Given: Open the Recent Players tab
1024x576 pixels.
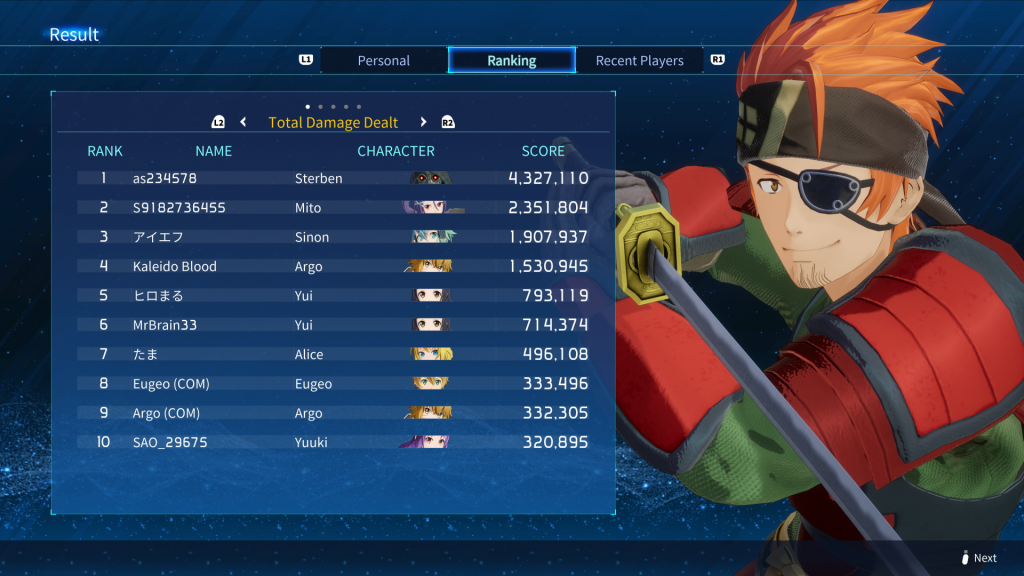Looking at the screenshot, I should pyautogui.click(x=639, y=61).
